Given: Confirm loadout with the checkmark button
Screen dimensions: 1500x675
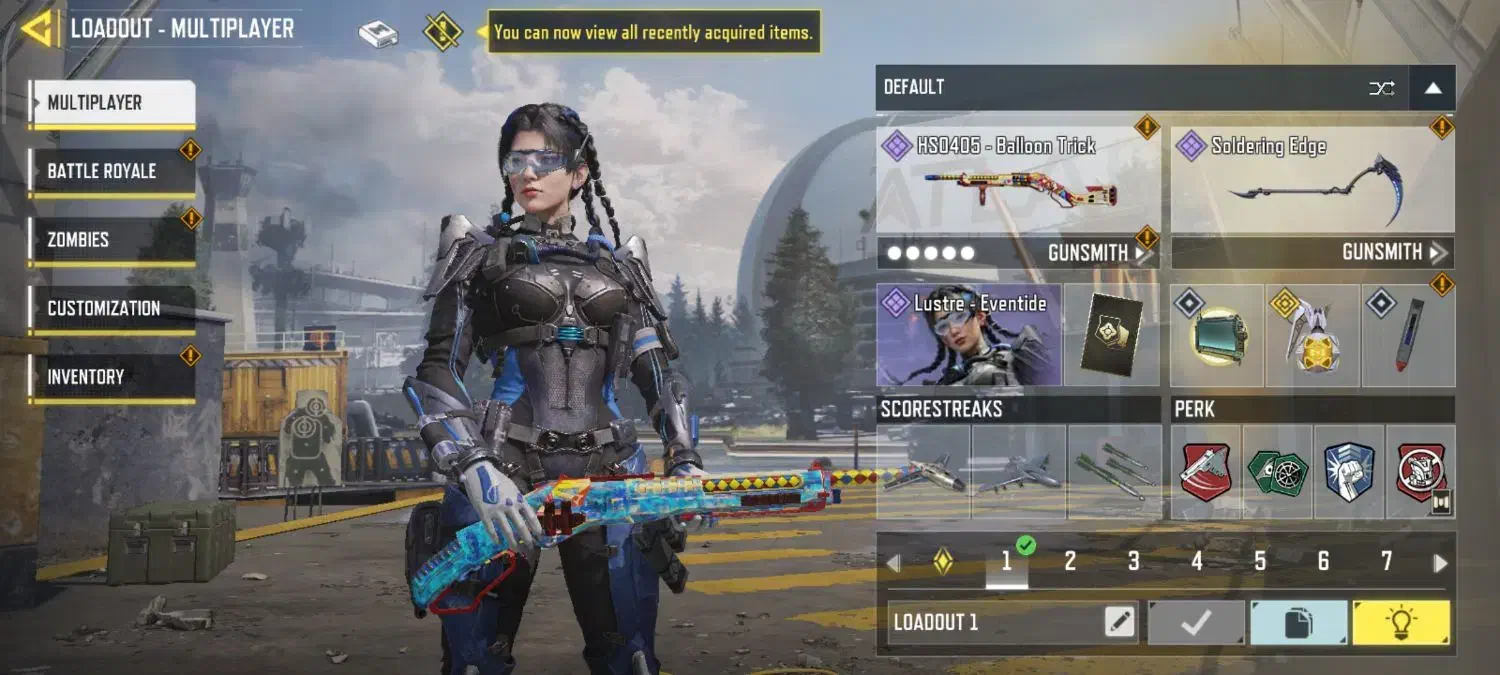Looking at the screenshot, I should [1196, 623].
